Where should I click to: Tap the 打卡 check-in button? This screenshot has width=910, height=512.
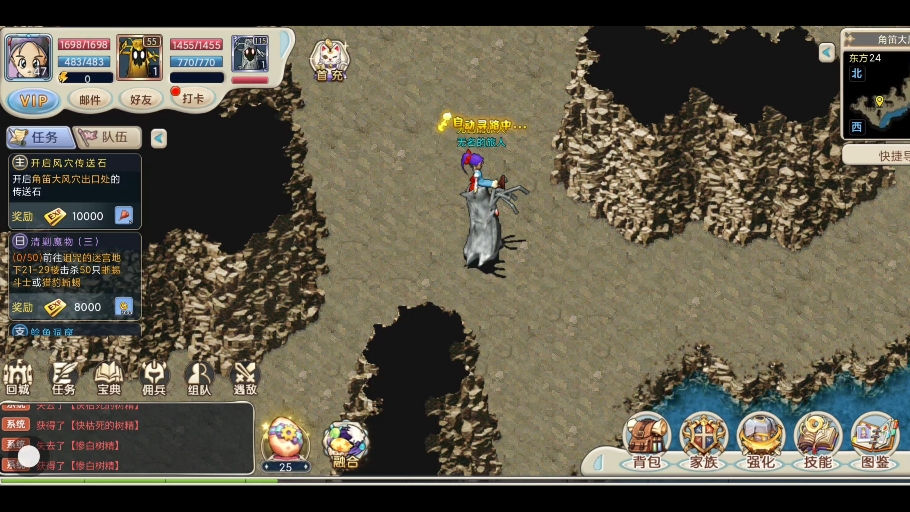191,98
